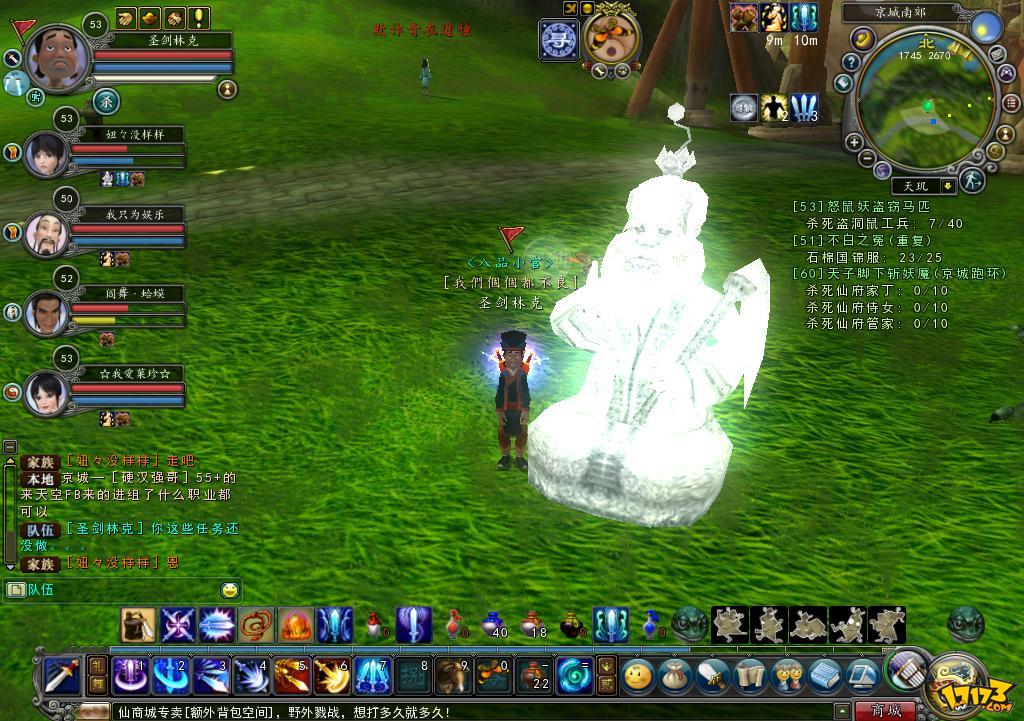The width and height of the screenshot is (1024, 721).
Task: Click the gold ingot icon above the name bar
Action: [x=151, y=17]
